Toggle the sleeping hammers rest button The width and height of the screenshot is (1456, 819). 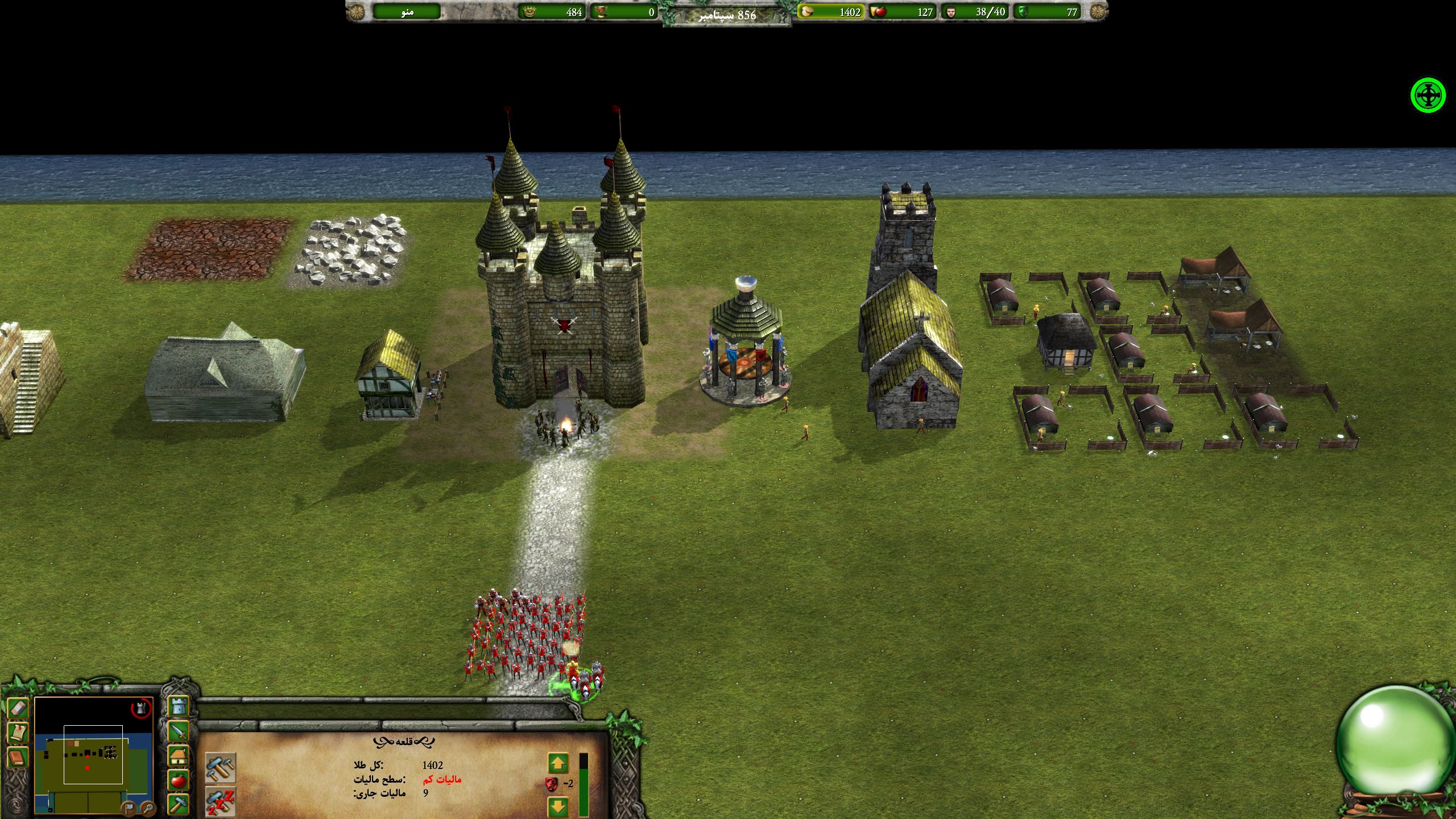(220, 802)
